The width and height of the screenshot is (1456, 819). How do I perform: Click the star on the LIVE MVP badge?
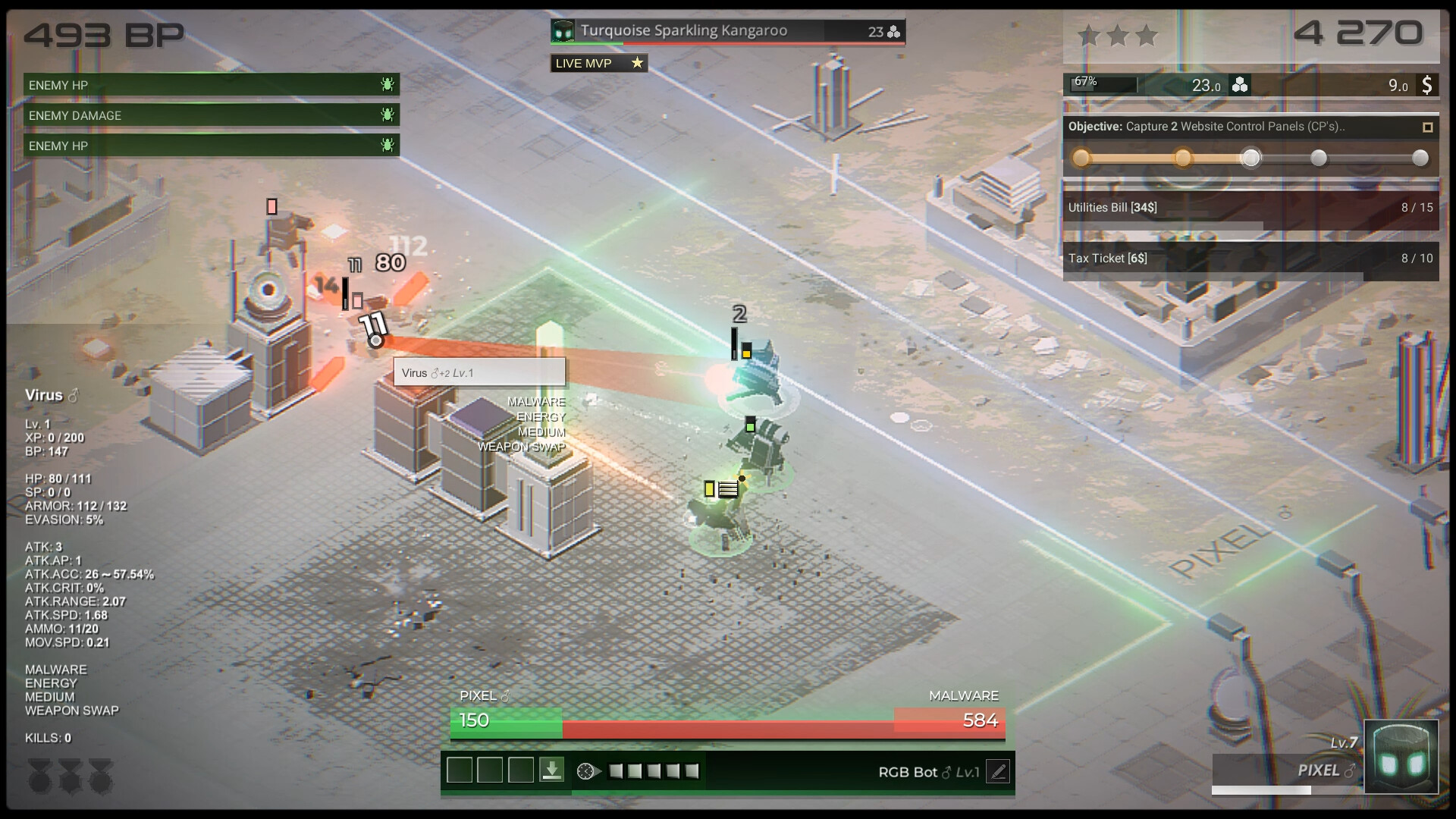635,63
